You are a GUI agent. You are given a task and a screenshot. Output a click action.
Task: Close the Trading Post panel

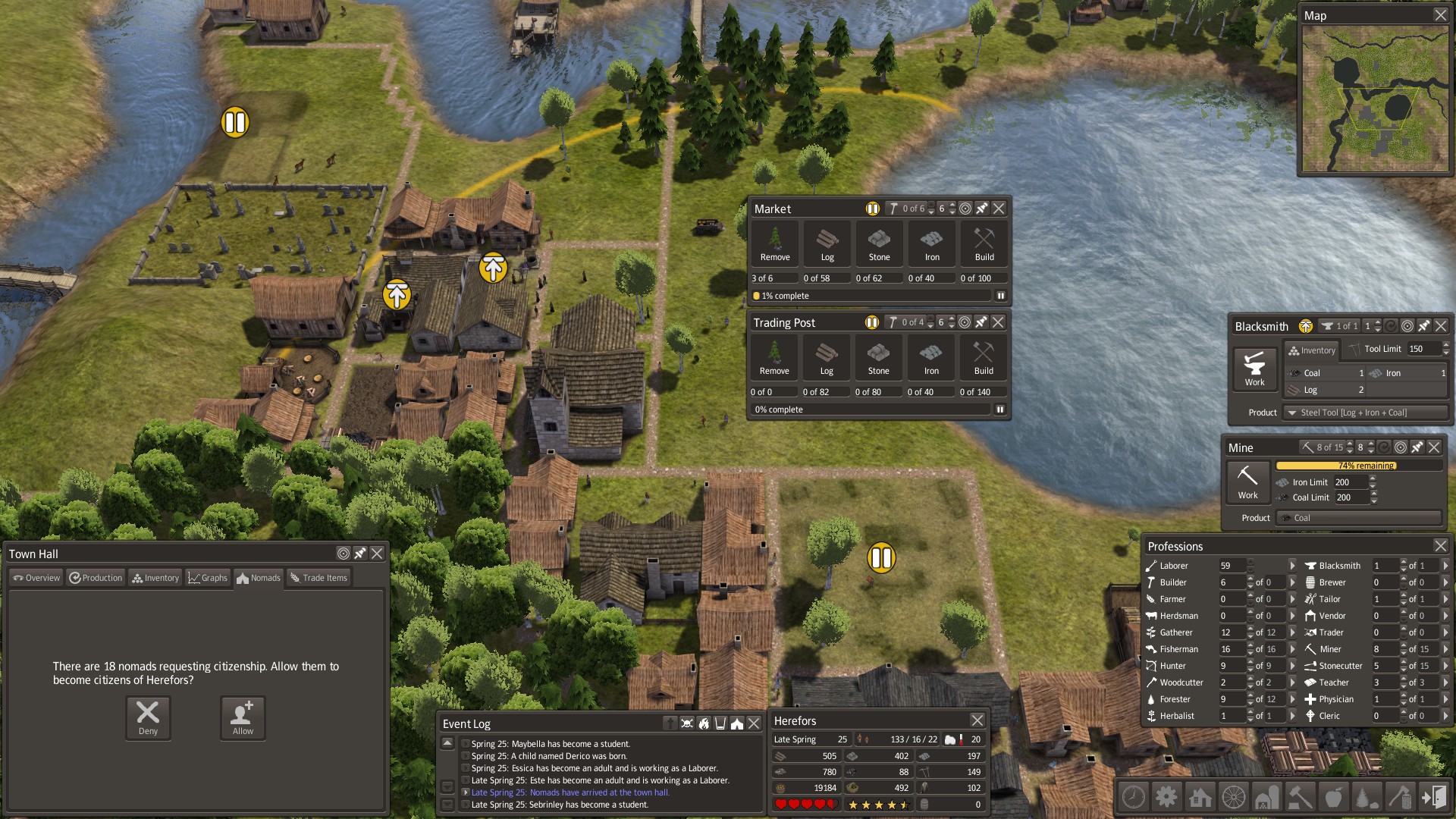pos(998,322)
